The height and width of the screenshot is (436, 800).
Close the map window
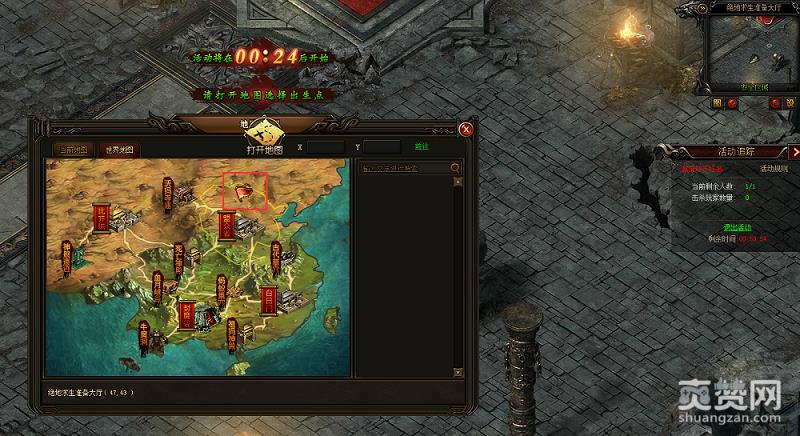pos(465,129)
